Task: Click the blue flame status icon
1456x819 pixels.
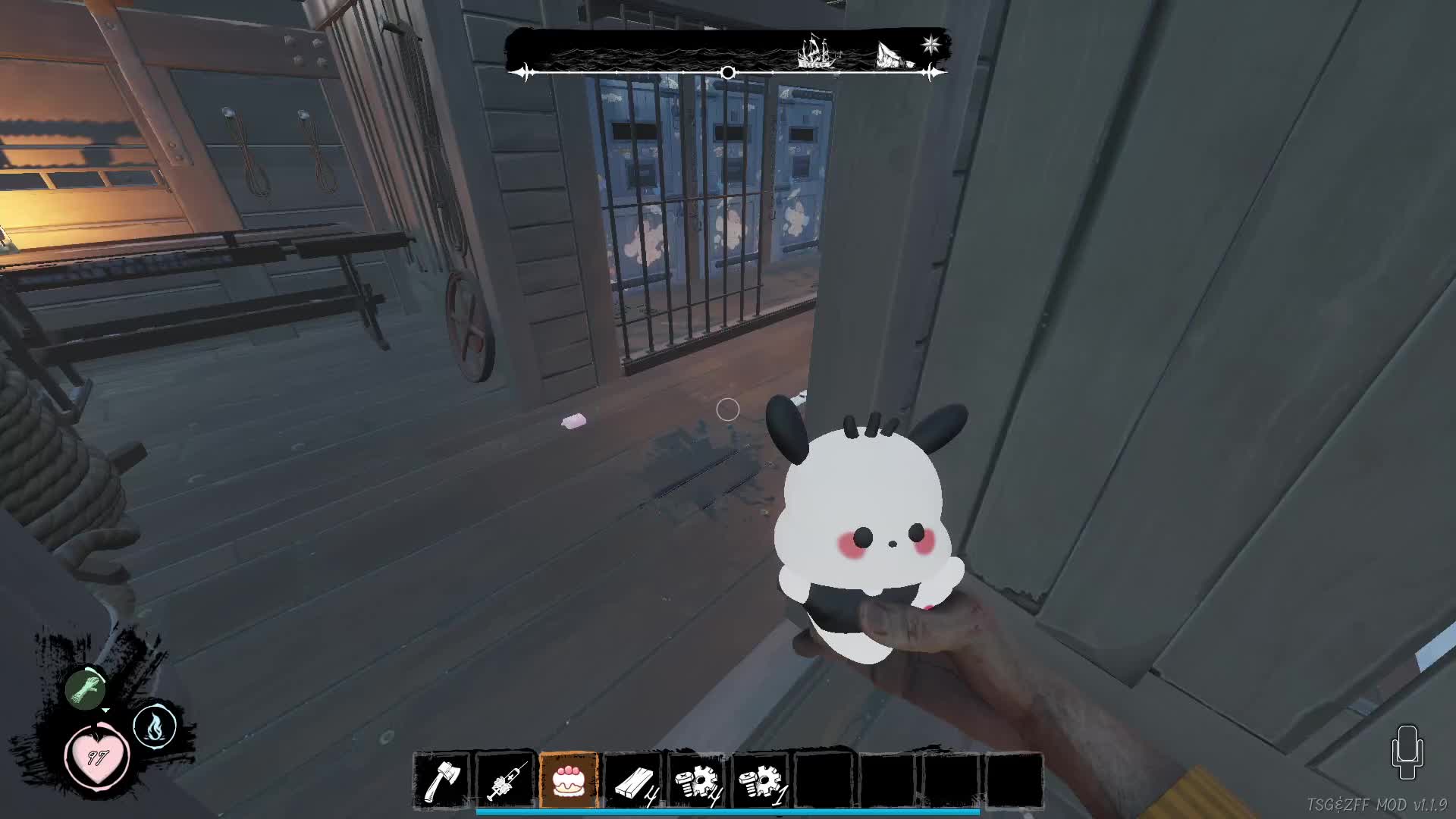Action: pyautogui.click(x=155, y=727)
